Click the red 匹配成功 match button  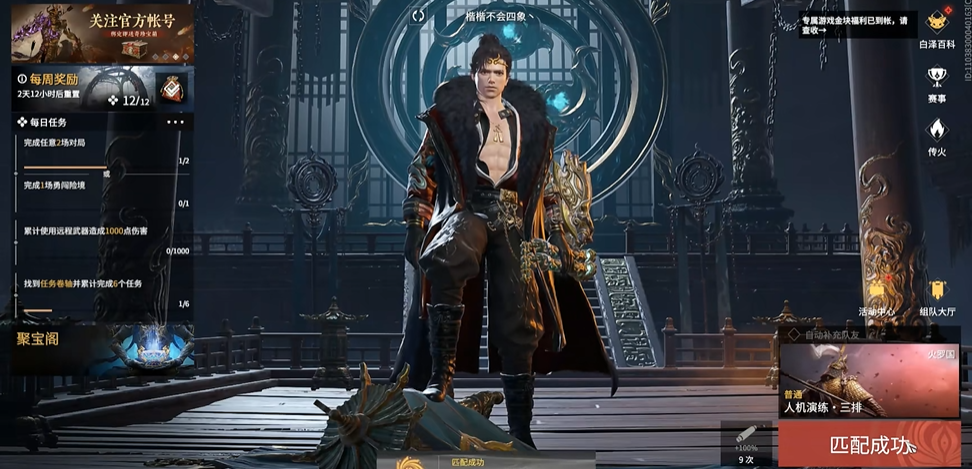[868, 444]
